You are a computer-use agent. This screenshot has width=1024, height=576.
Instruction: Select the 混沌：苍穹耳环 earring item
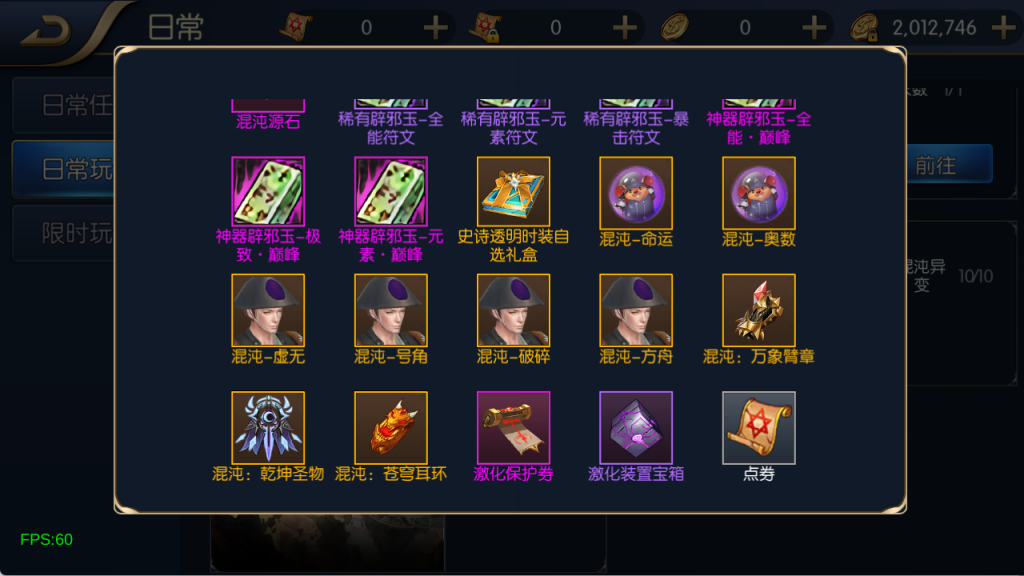click(391, 427)
